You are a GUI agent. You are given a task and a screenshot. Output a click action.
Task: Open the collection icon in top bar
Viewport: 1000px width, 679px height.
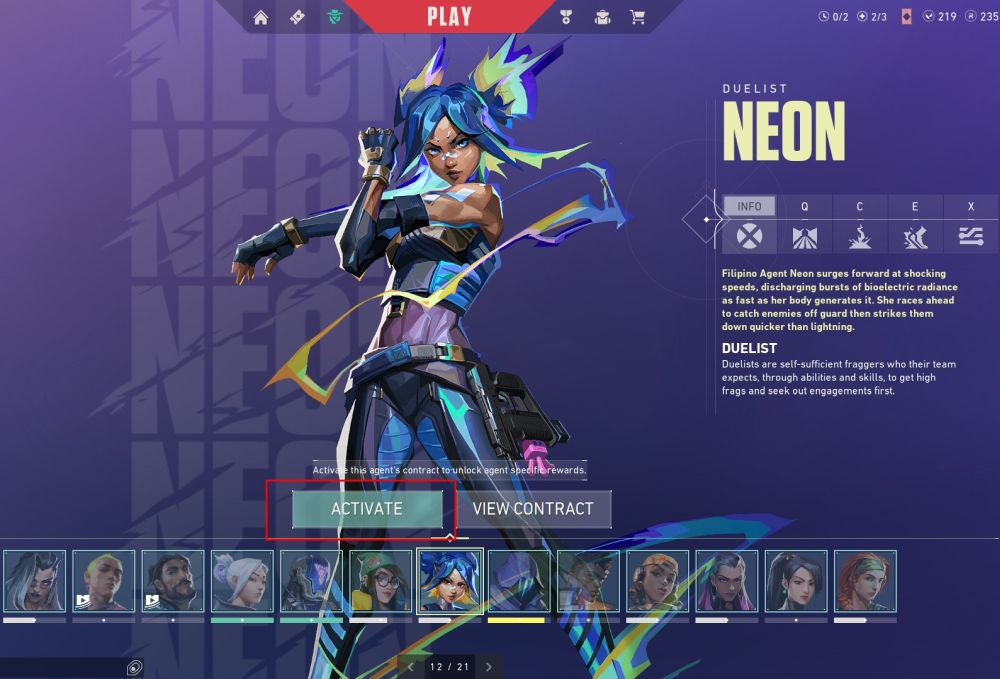(603, 17)
